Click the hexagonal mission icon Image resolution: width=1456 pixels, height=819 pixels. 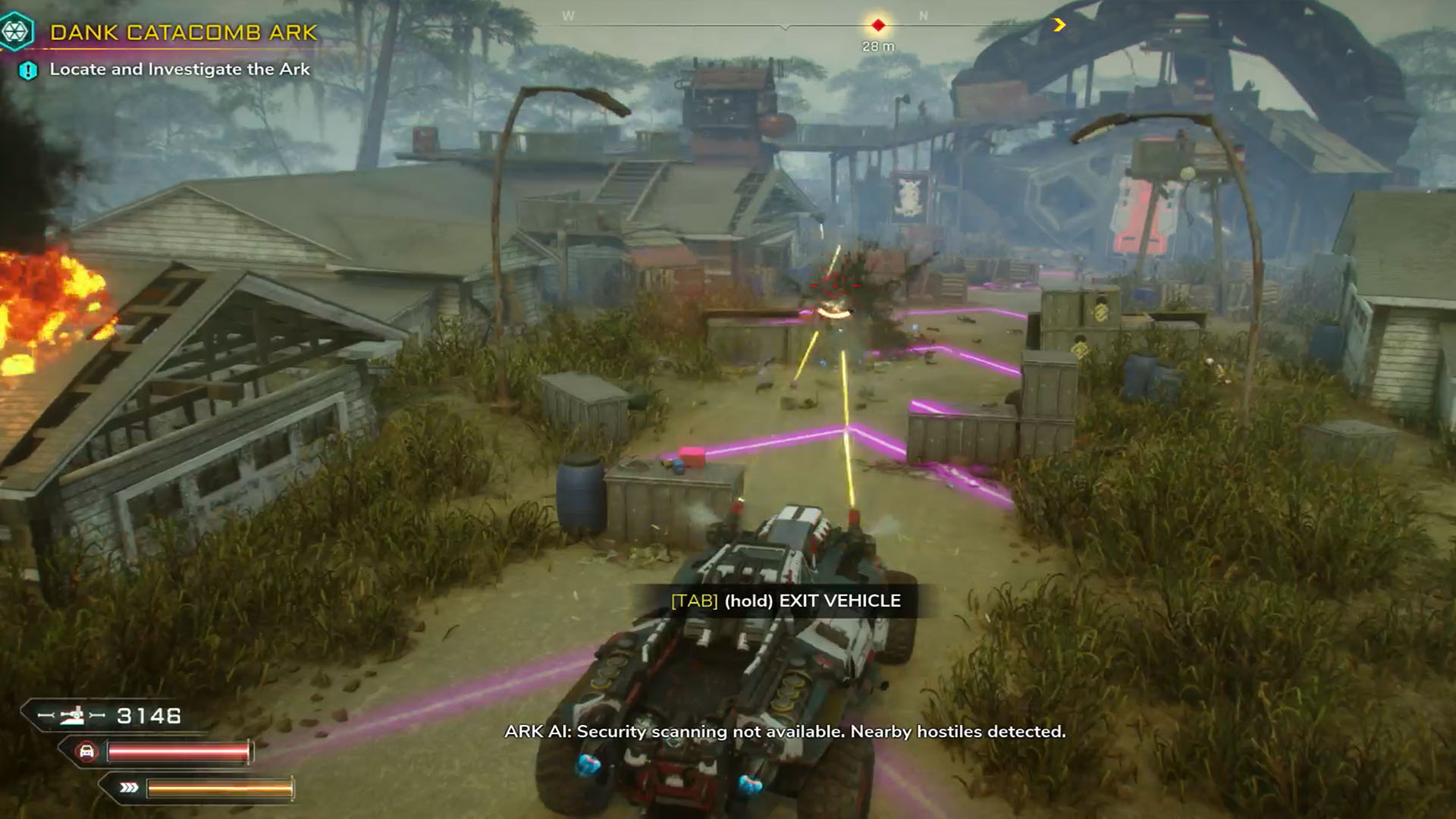15,32
